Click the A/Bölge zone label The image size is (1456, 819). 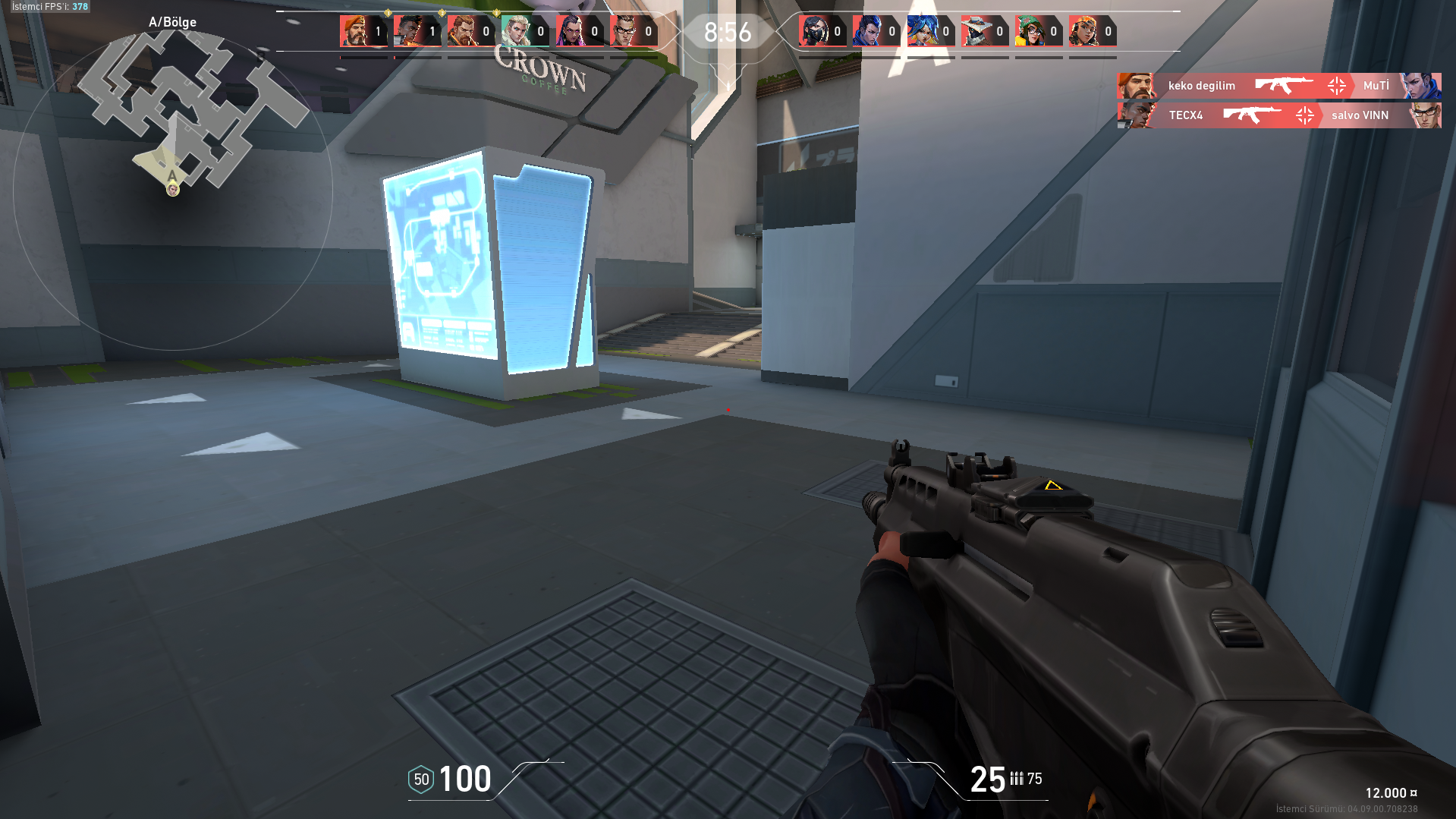click(171, 22)
